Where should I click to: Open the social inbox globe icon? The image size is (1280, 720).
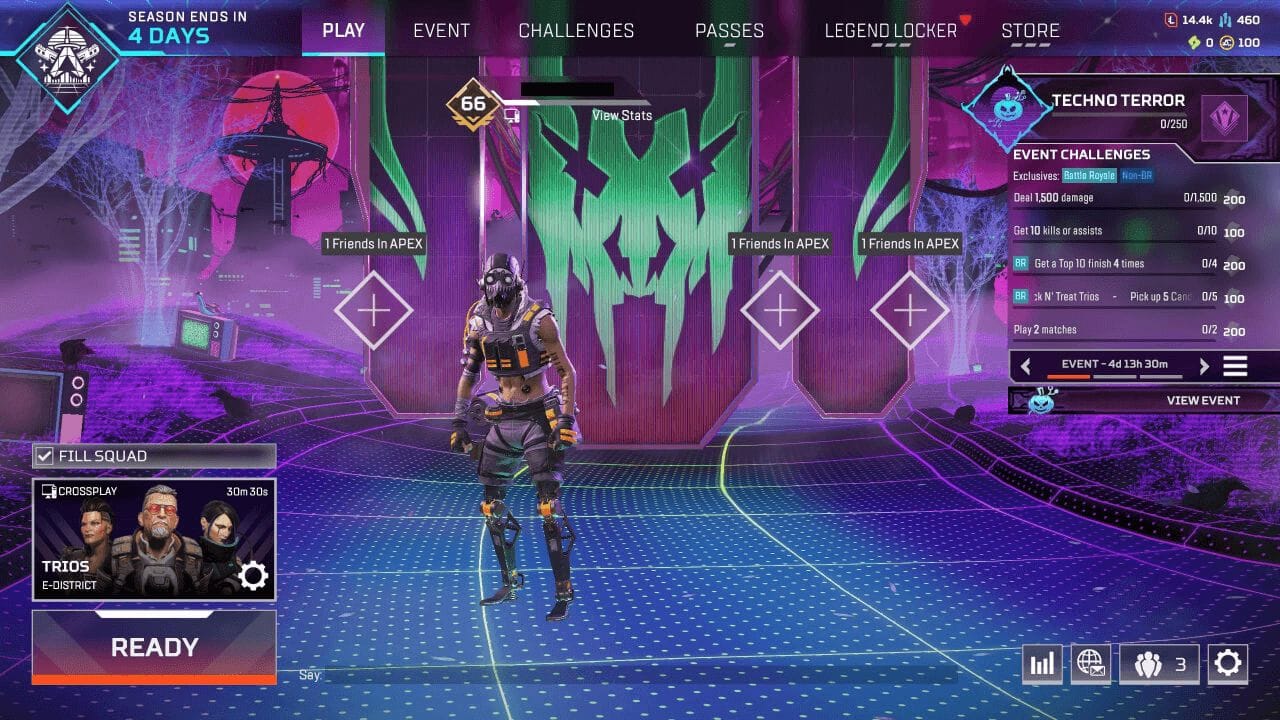coord(1091,663)
